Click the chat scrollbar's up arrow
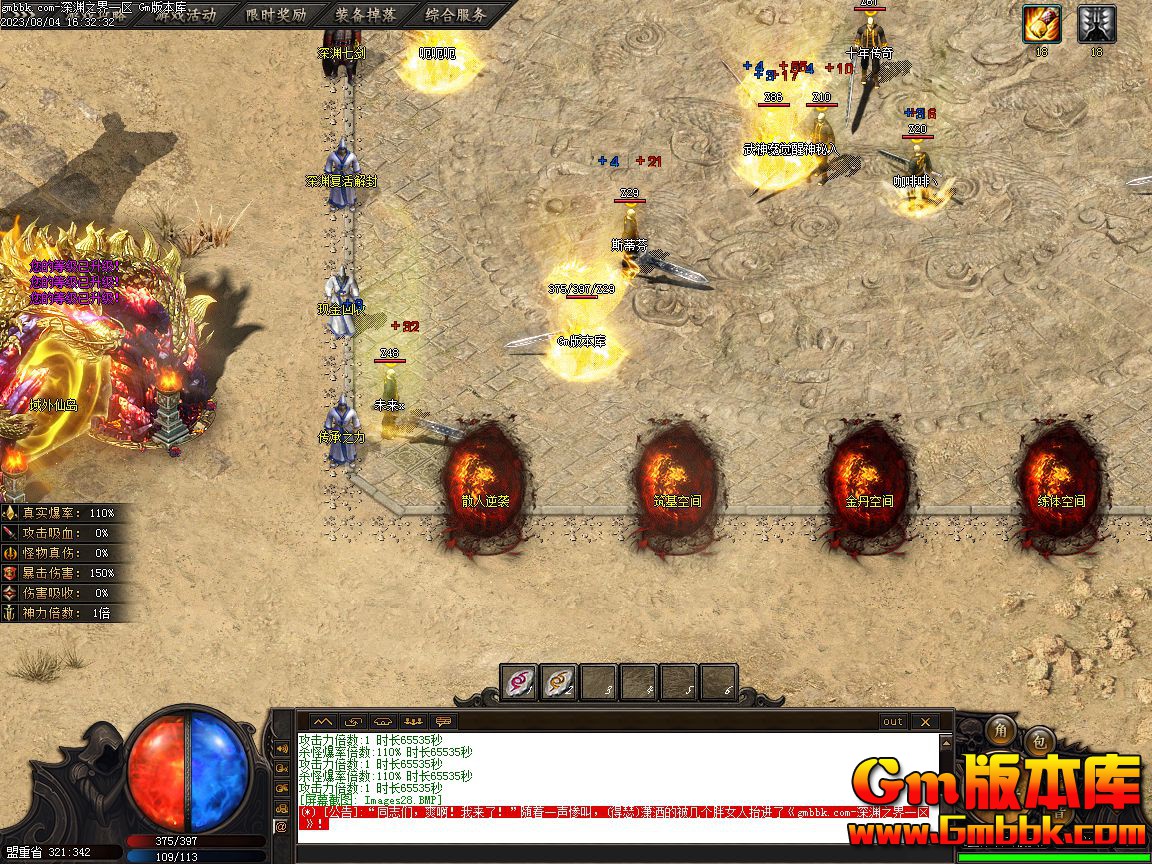Image resolution: width=1152 pixels, height=864 pixels. tap(946, 742)
